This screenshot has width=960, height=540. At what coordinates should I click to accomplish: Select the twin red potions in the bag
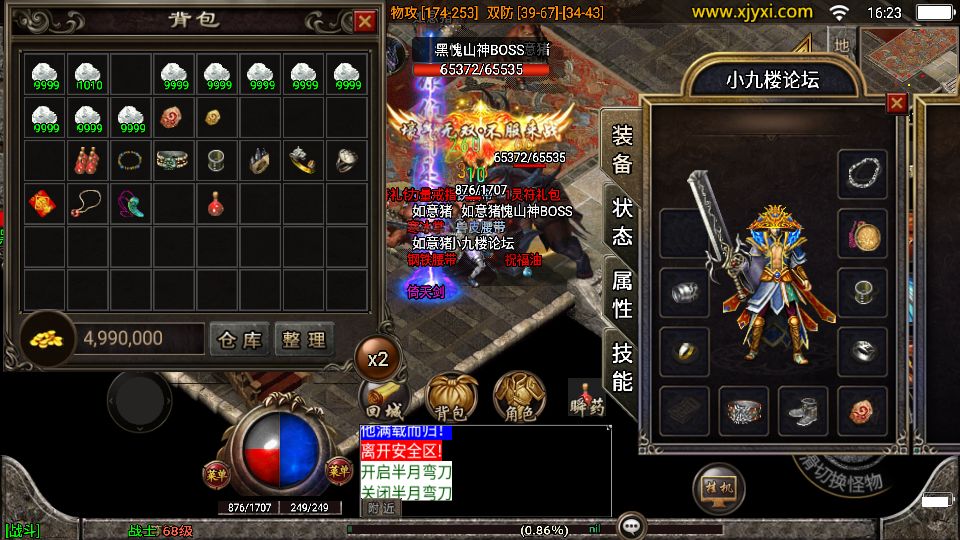87,160
